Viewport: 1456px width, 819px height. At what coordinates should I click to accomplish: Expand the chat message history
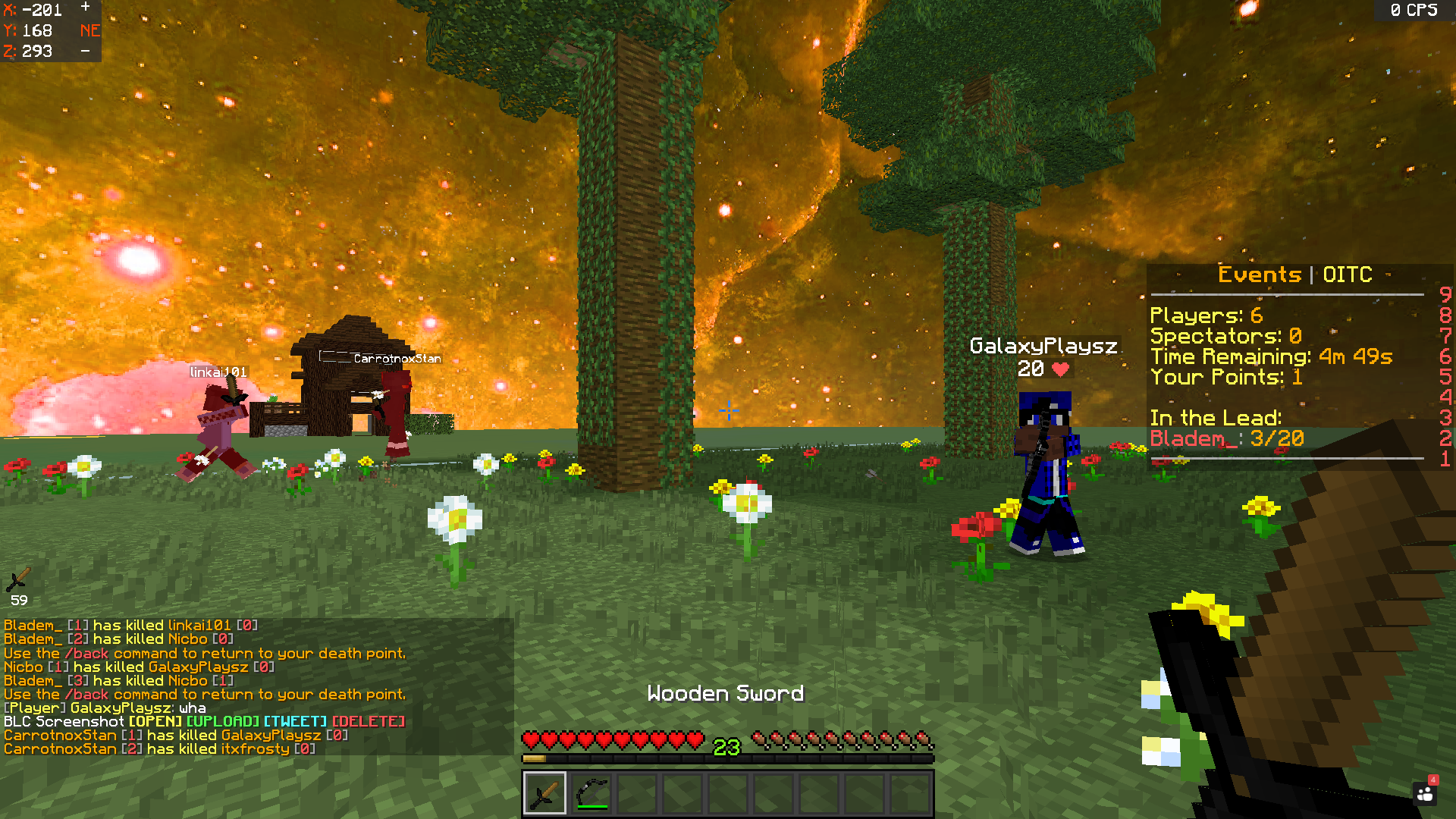(x=205, y=682)
